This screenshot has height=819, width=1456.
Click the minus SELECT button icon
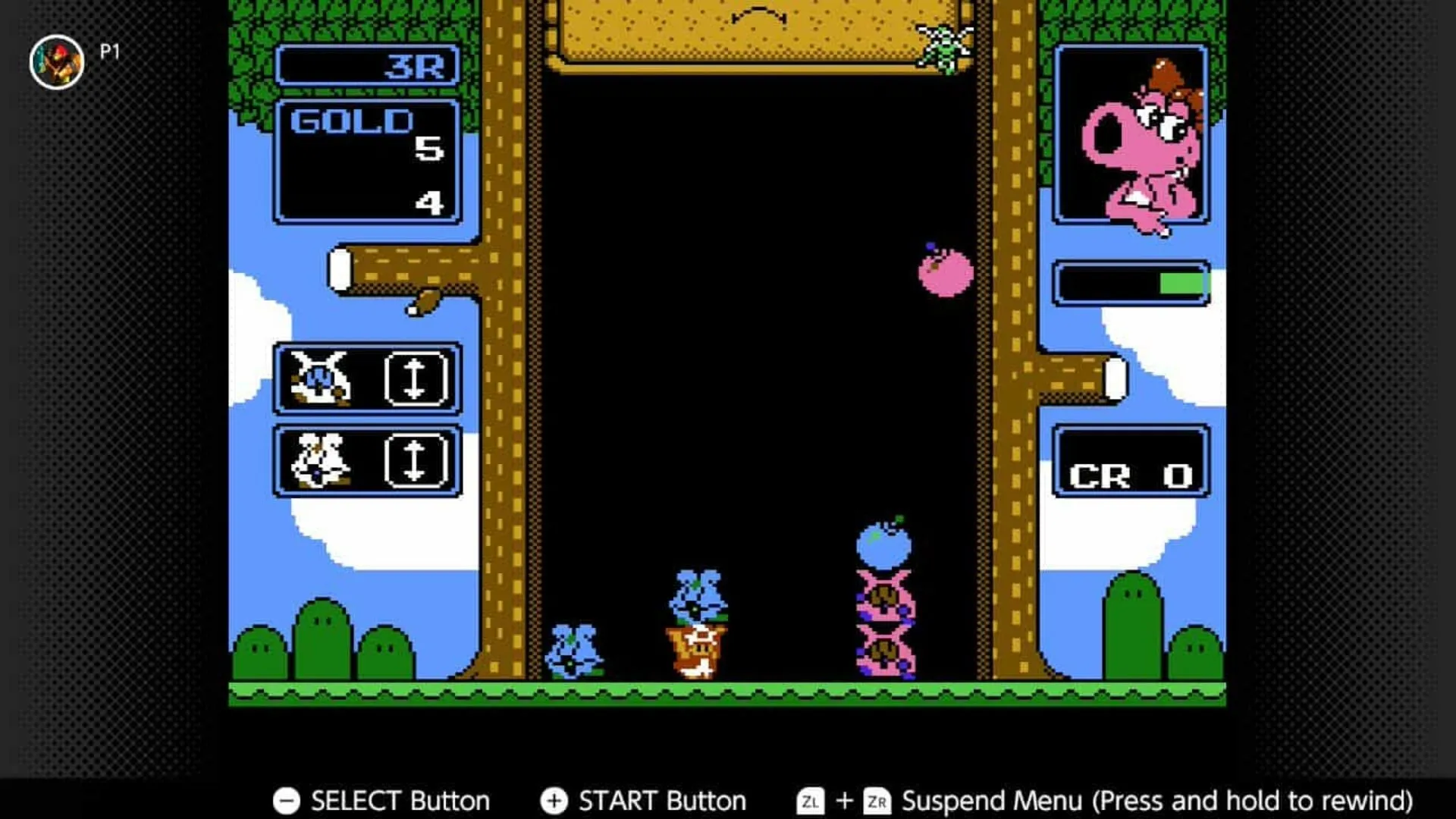pos(287,800)
